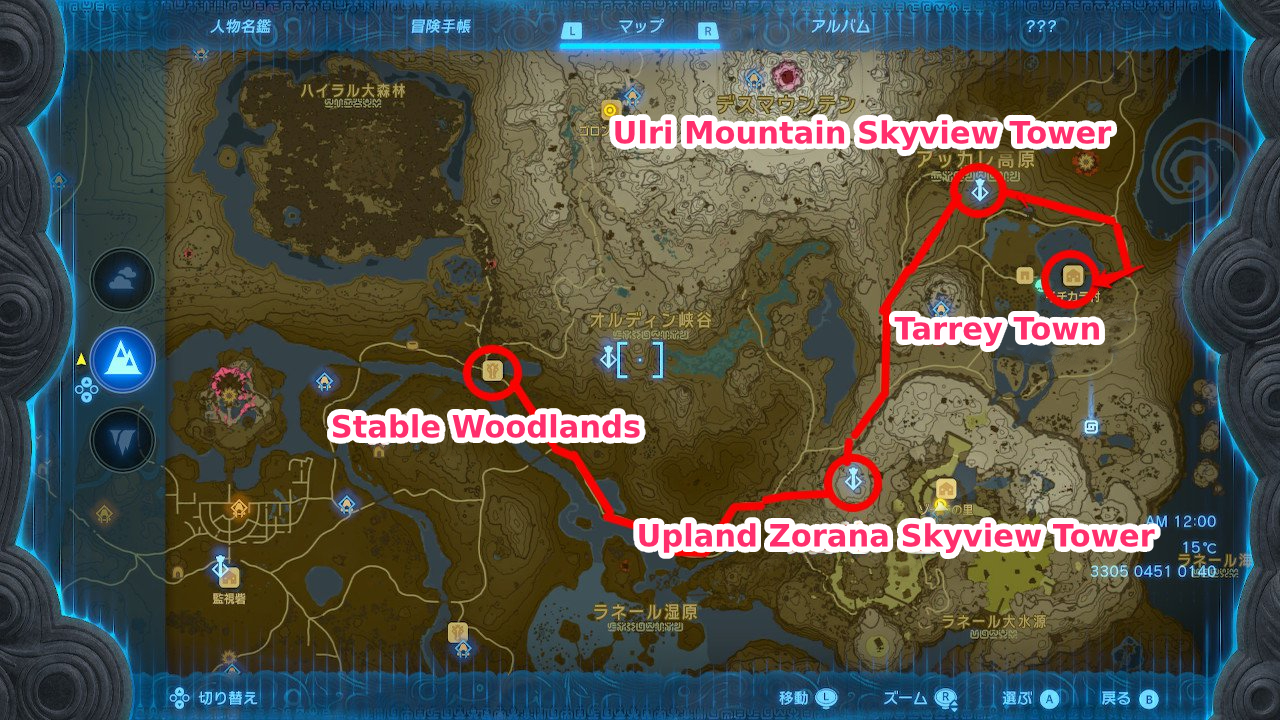Click the shrine icon beside Ordin Canyon
The width and height of the screenshot is (1280, 720).
tap(608, 357)
